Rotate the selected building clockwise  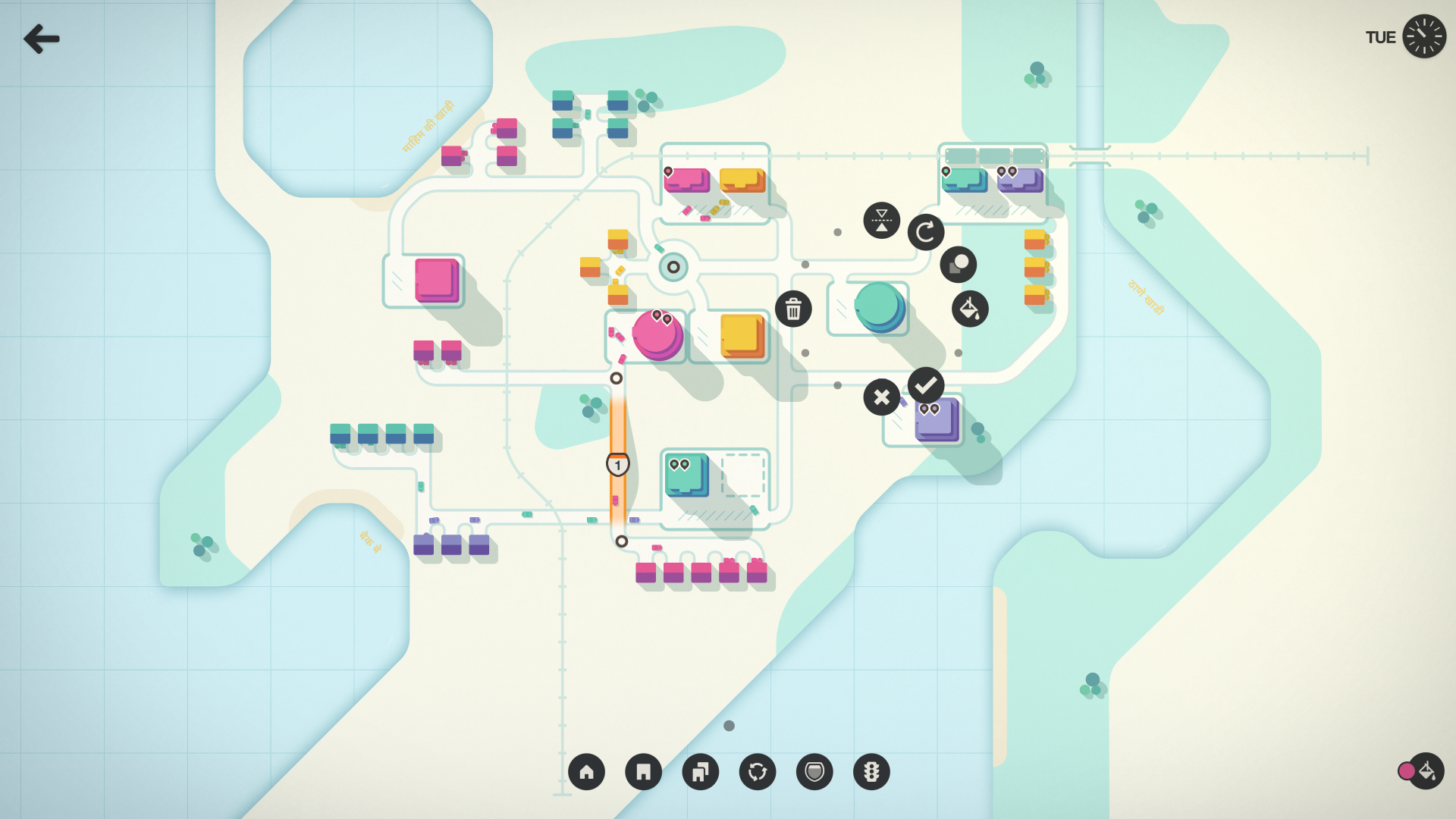[925, 232]
